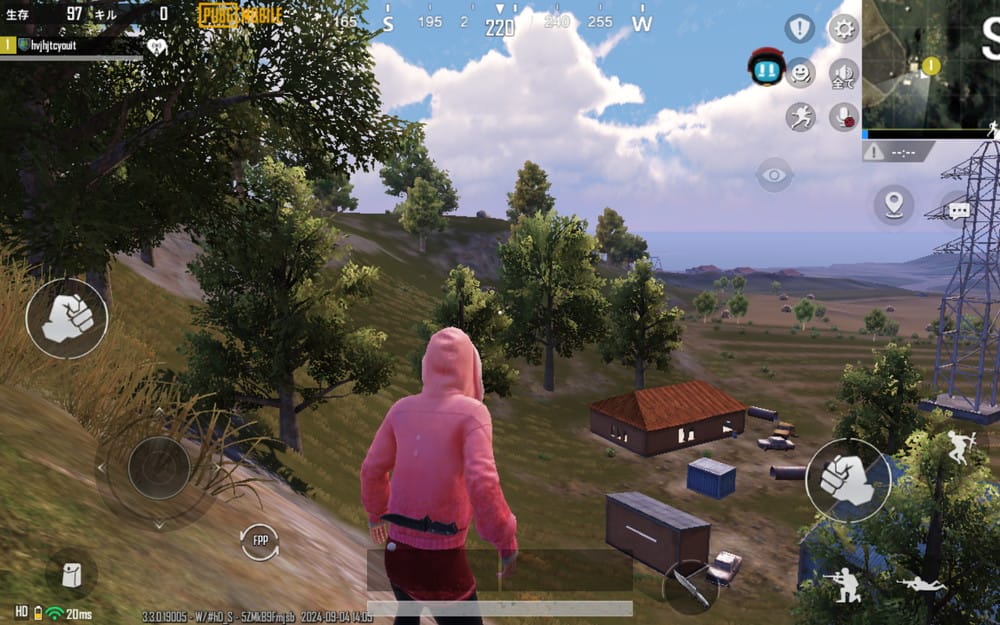Toggle the microphone button
This screenshot has height=625, width=1000.
pos(844,117)
